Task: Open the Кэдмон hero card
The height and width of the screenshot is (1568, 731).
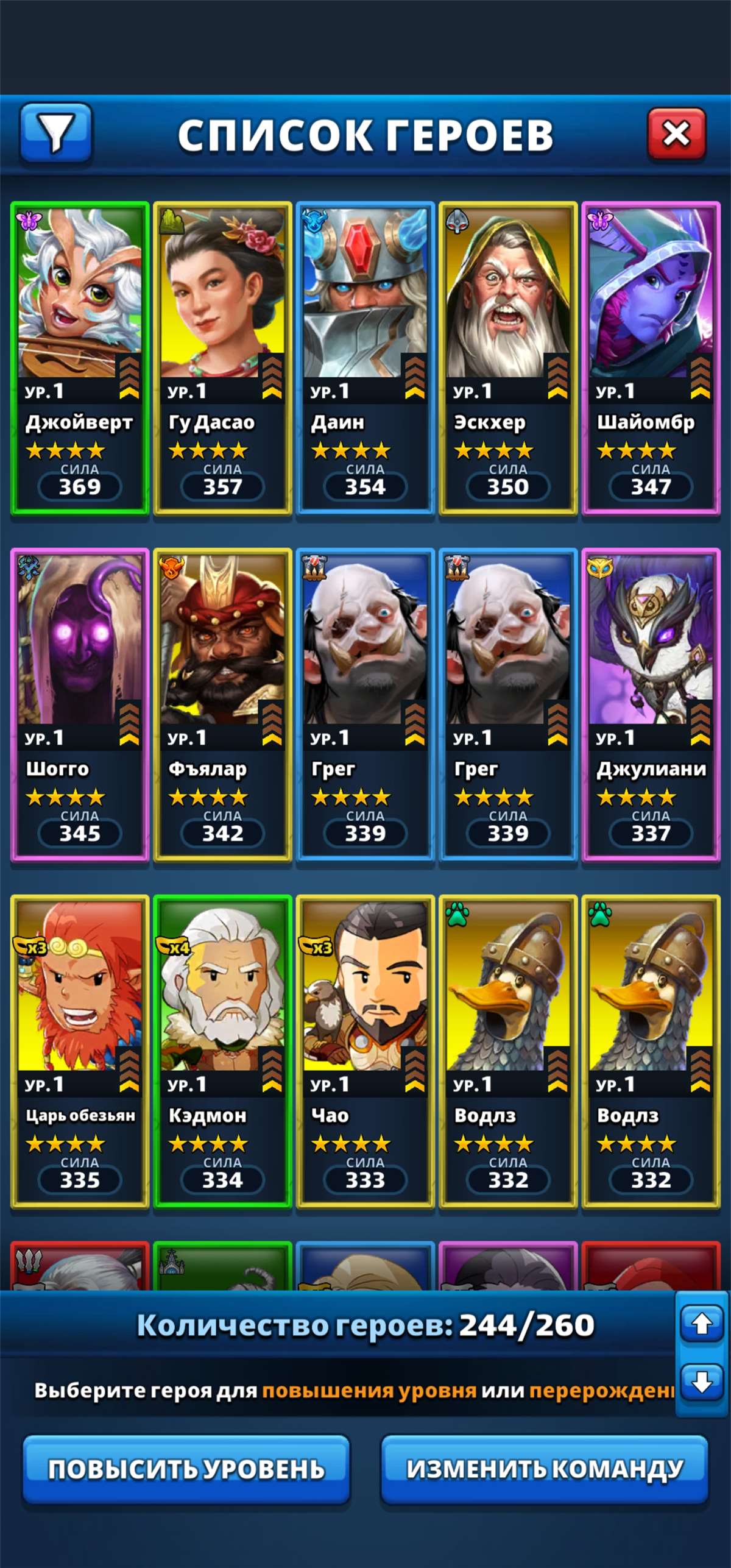Action: click(x=222, y=1052)
